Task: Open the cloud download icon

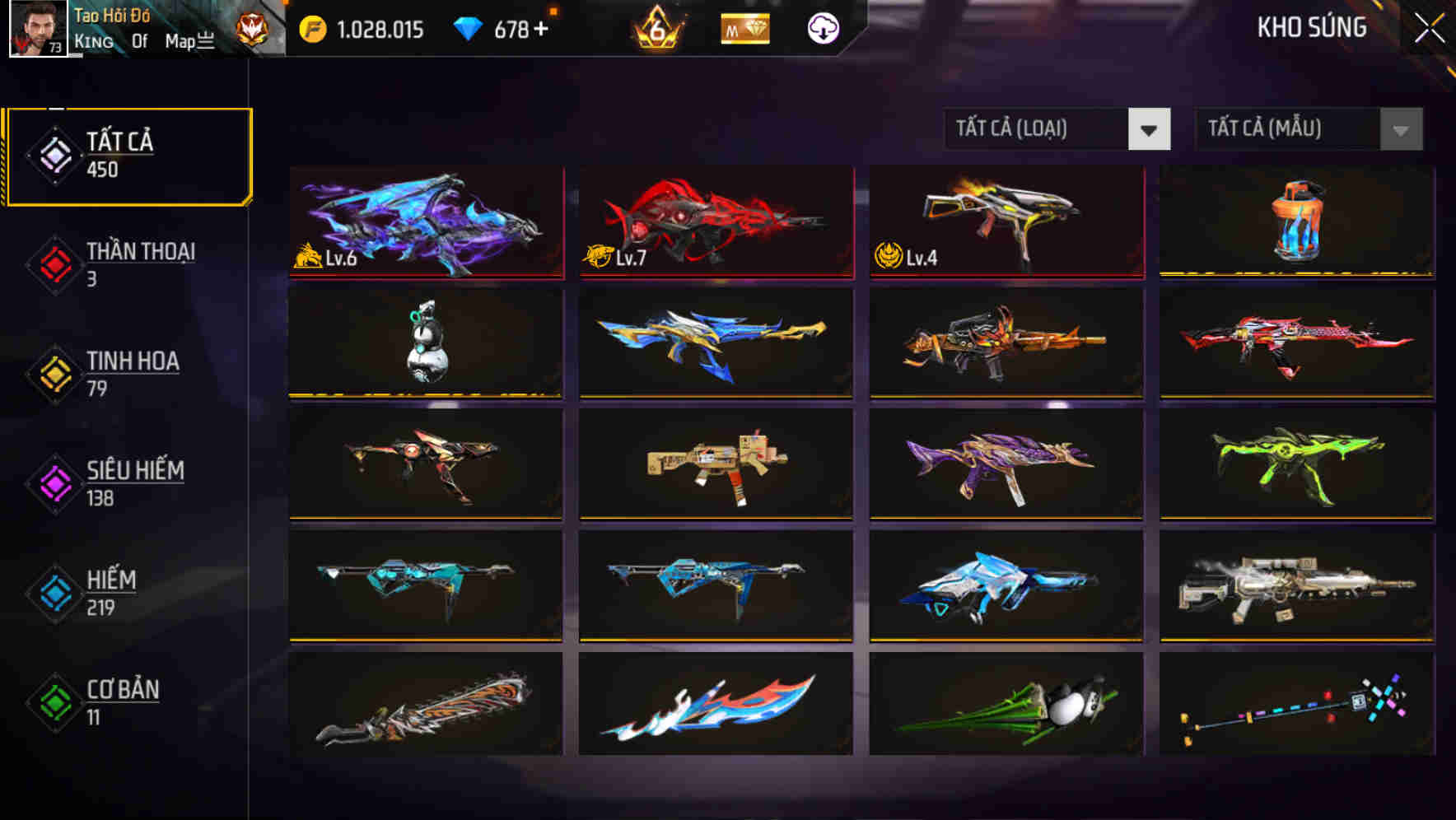Action: point(822,29)
